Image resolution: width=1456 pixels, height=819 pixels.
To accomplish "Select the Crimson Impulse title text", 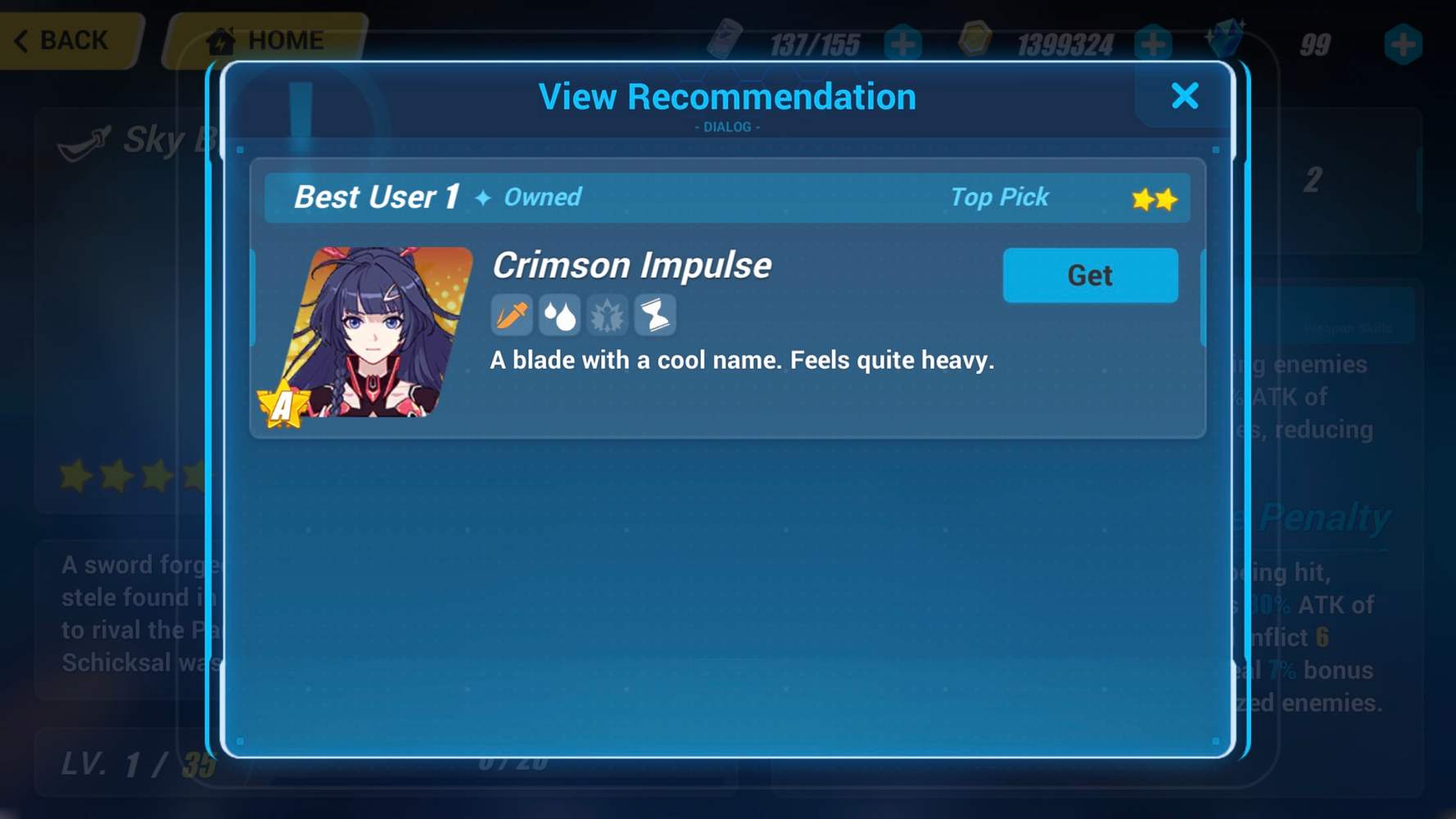I will click(x=631, y=265).
